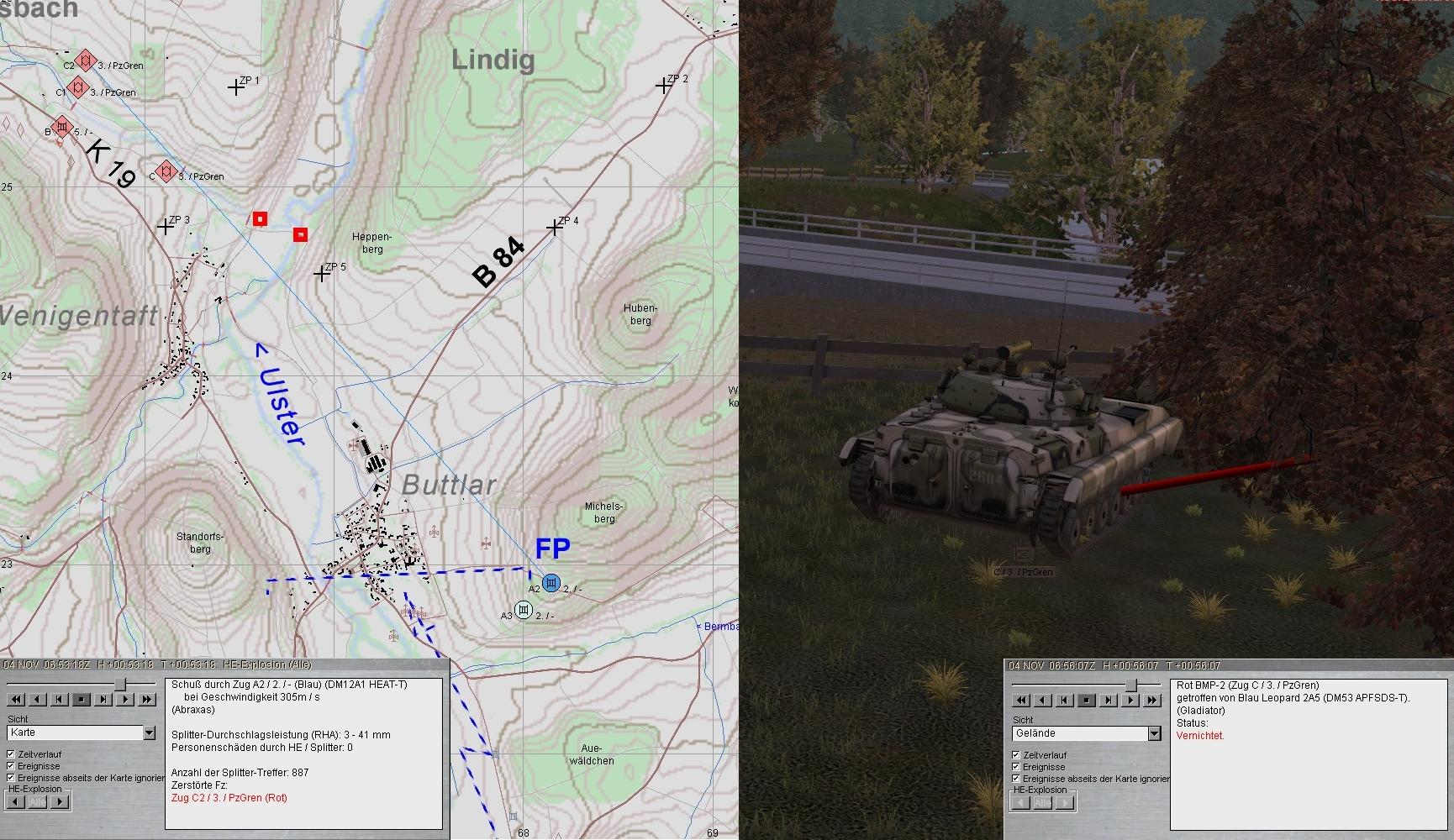
Task: Uncheck Ereignisse in the Gelände panel
Action: tap(1016, 767)
